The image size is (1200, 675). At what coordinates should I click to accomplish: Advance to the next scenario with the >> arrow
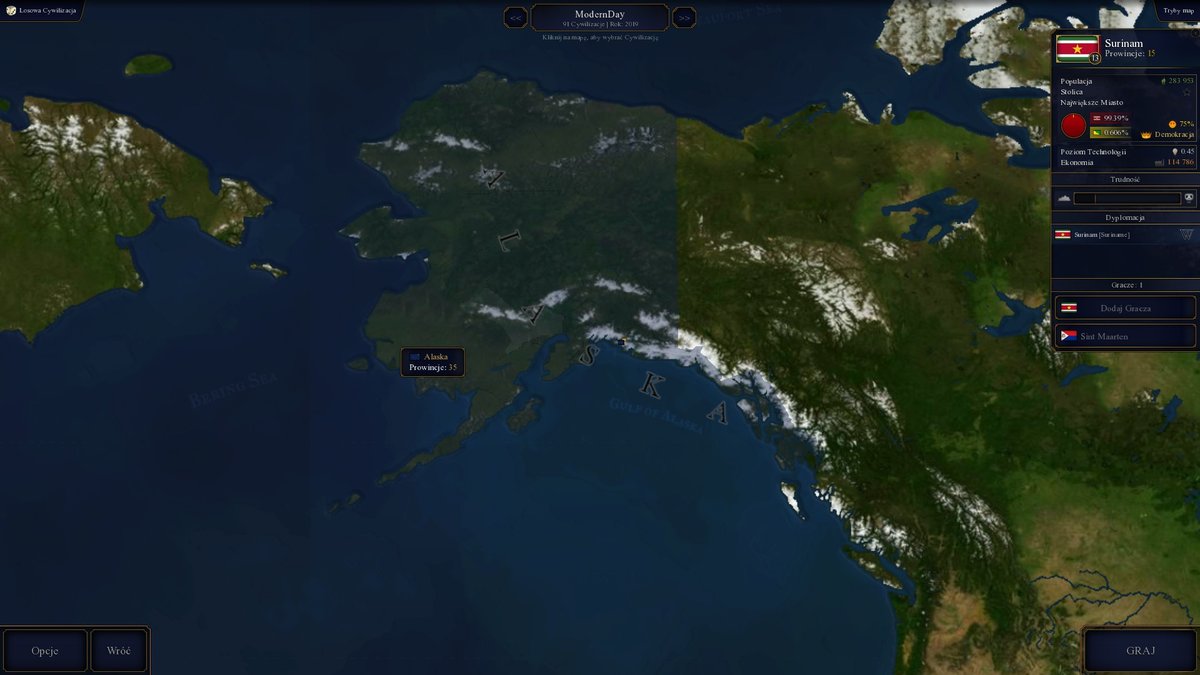point(684,17)
